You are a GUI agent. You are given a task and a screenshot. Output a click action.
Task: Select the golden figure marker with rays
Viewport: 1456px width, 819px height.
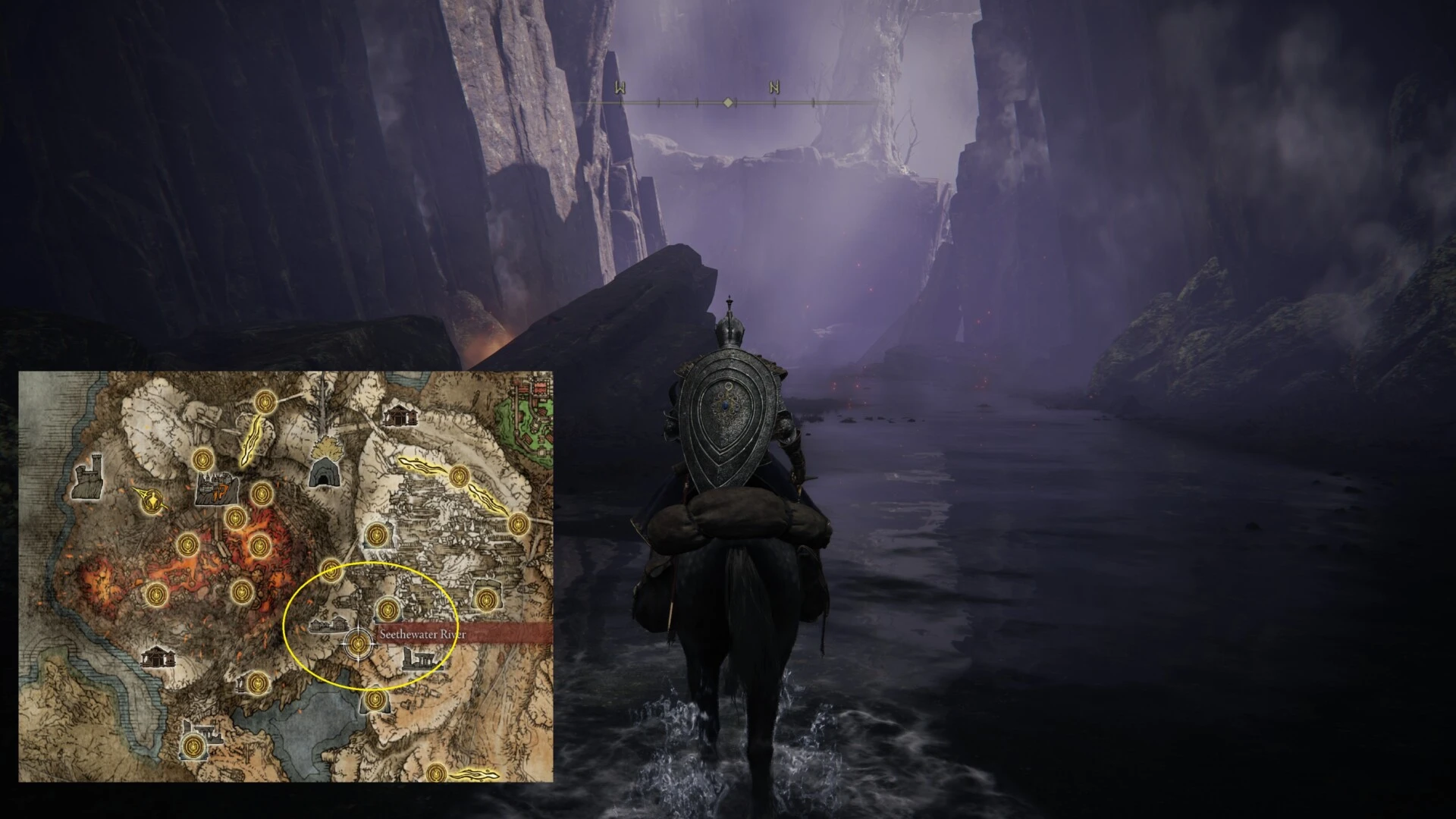(152, 500)
